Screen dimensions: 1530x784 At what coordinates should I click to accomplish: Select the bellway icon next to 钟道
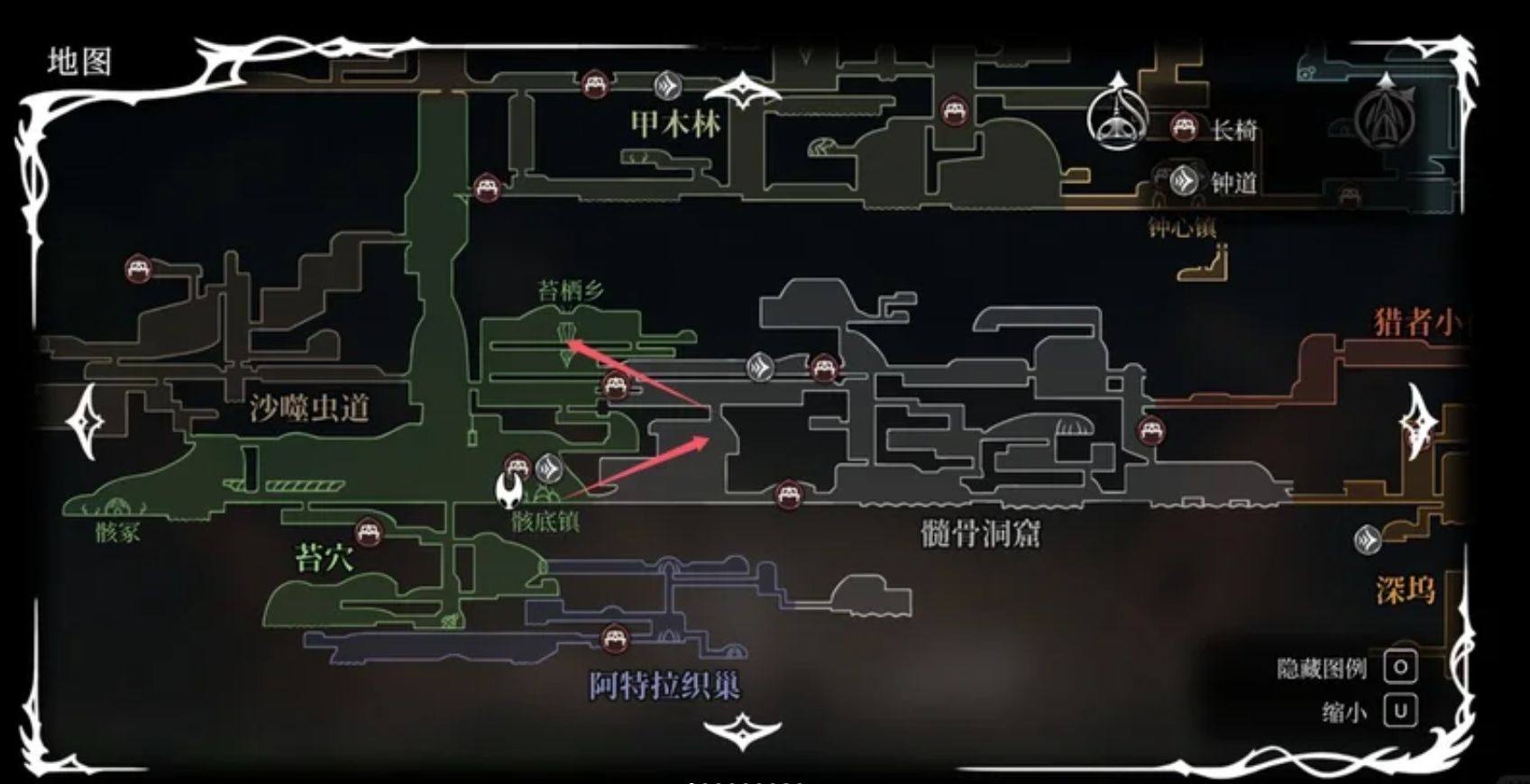tap(1182, 180)
